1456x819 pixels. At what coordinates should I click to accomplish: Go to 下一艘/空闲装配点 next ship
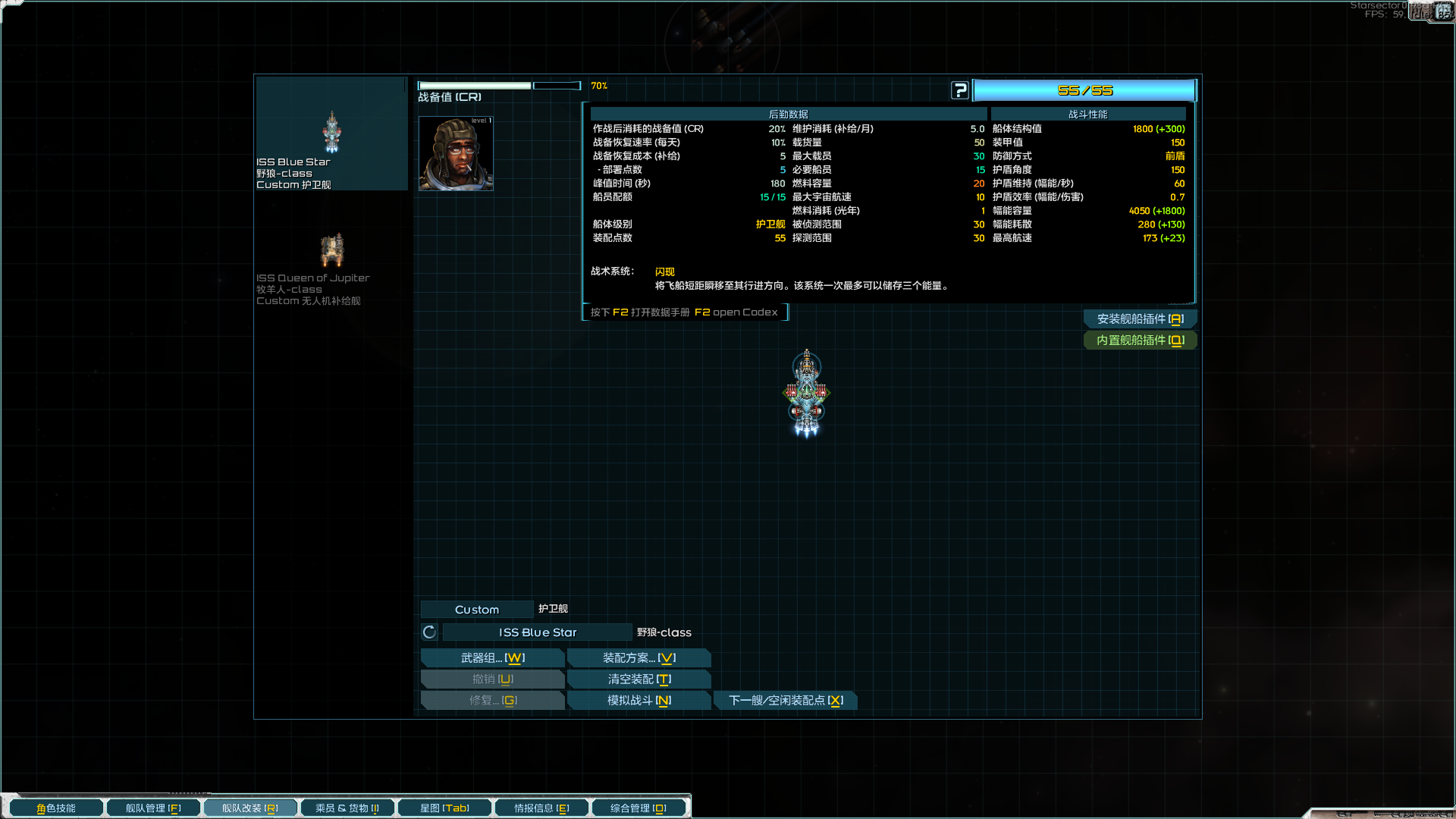tap(786, 701)
